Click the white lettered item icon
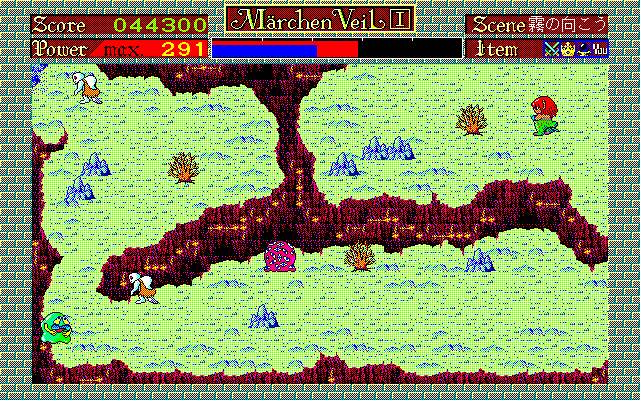640x400 pixels. [x=599, y=47]
